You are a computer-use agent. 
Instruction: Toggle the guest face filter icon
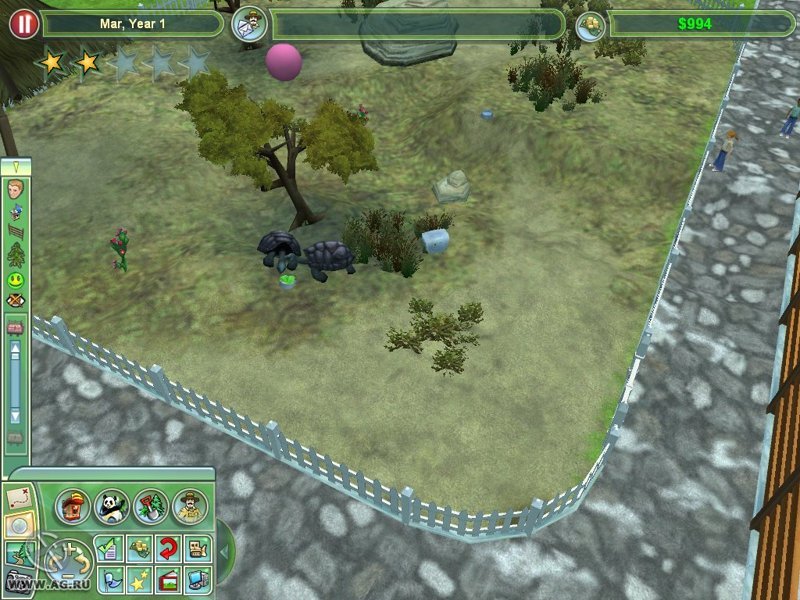16,190
